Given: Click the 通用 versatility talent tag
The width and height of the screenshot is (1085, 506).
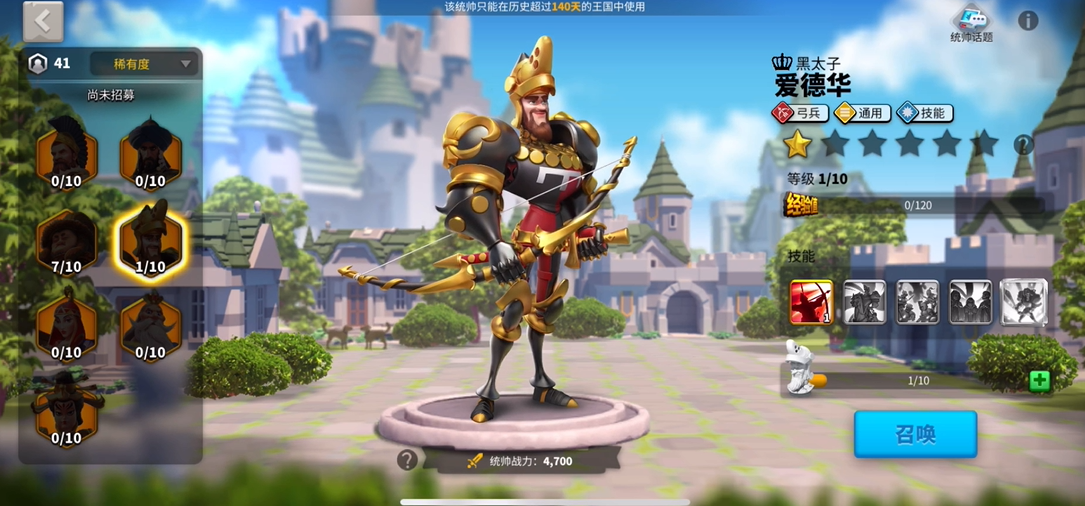Looking at the screenshot, I should (860, 113).
